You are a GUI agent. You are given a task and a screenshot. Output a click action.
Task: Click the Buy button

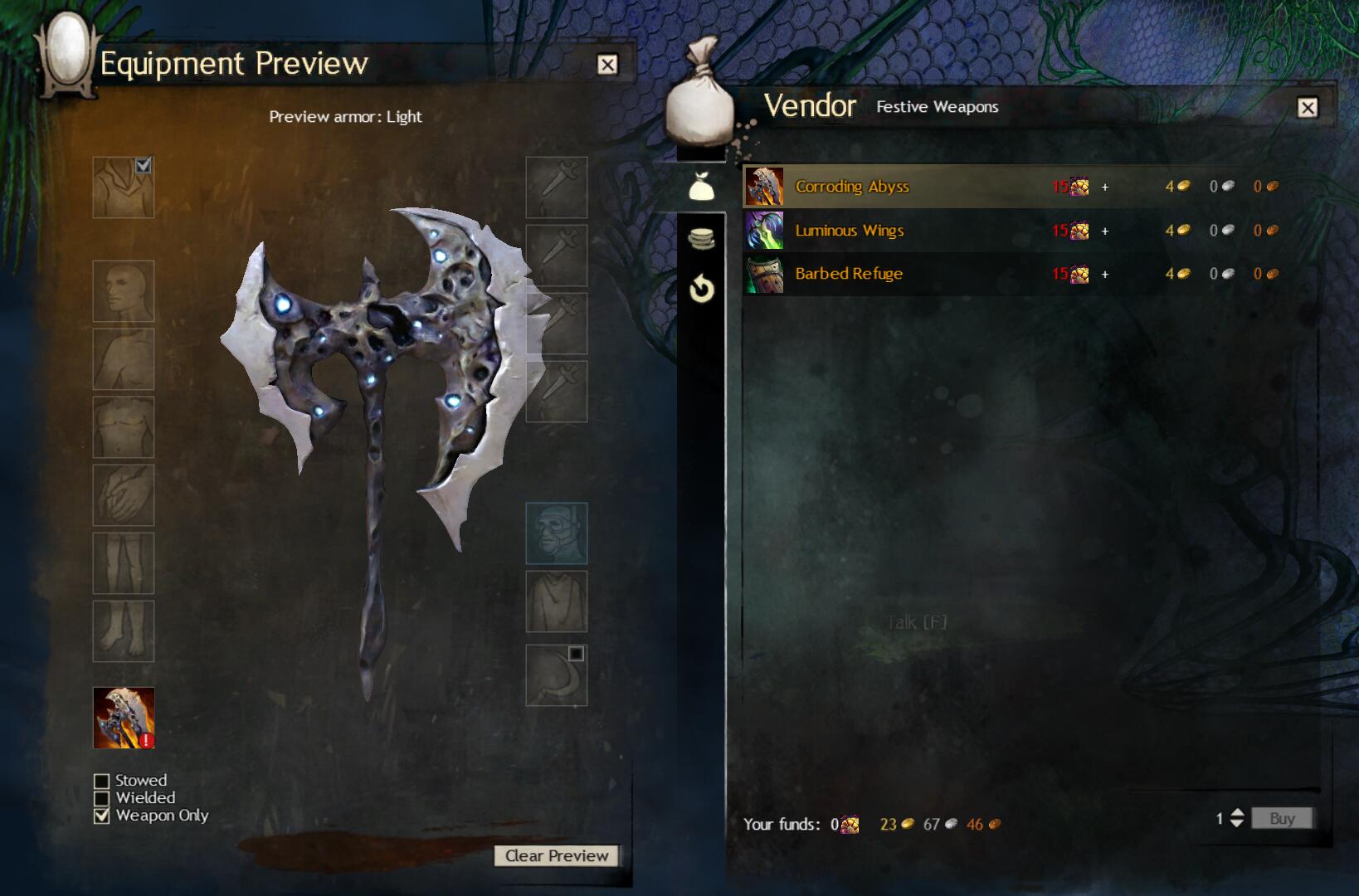click(1281, 819)
